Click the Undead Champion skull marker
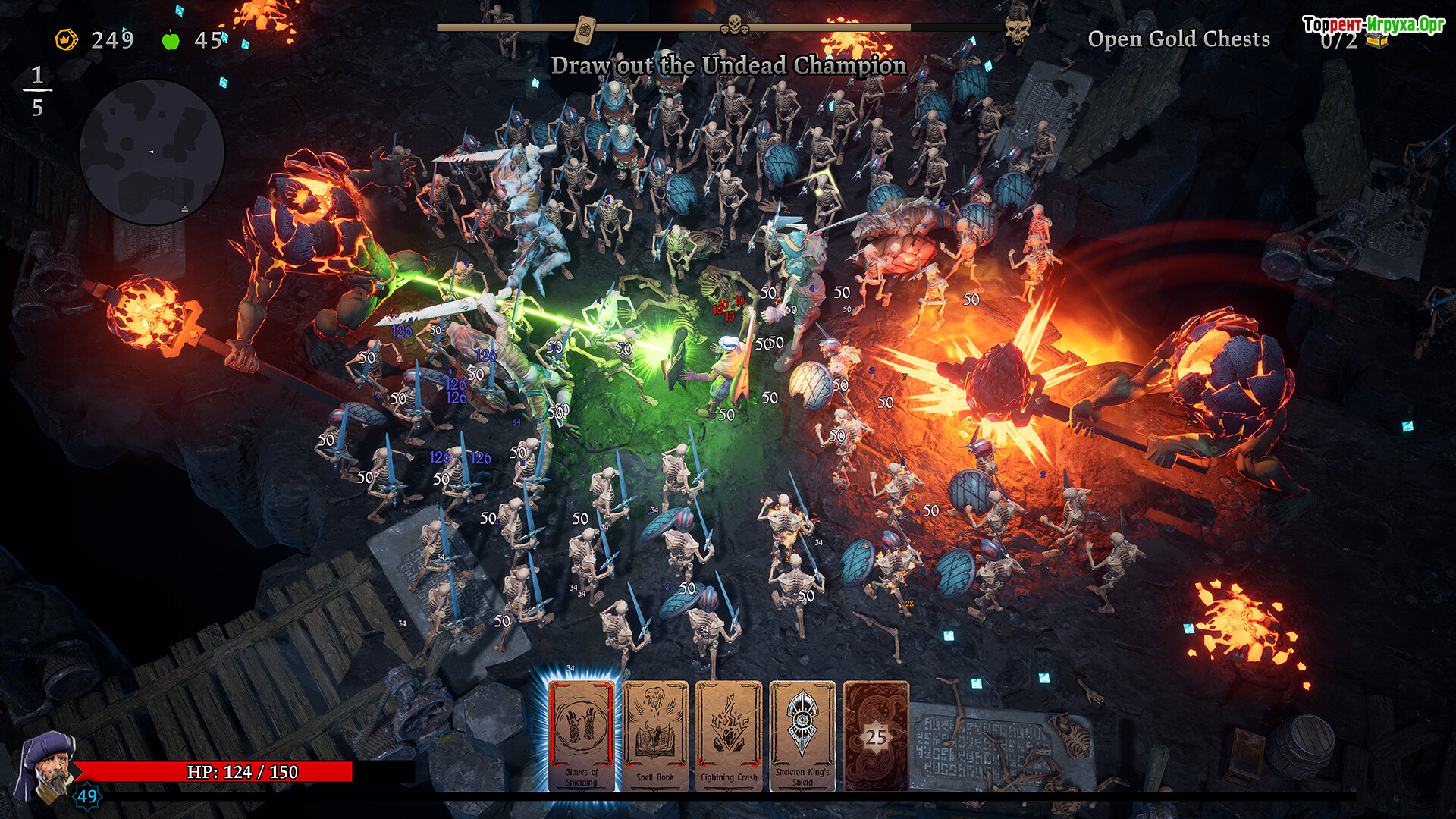Screen dimensions: 1456x819 coord(1017,30)
